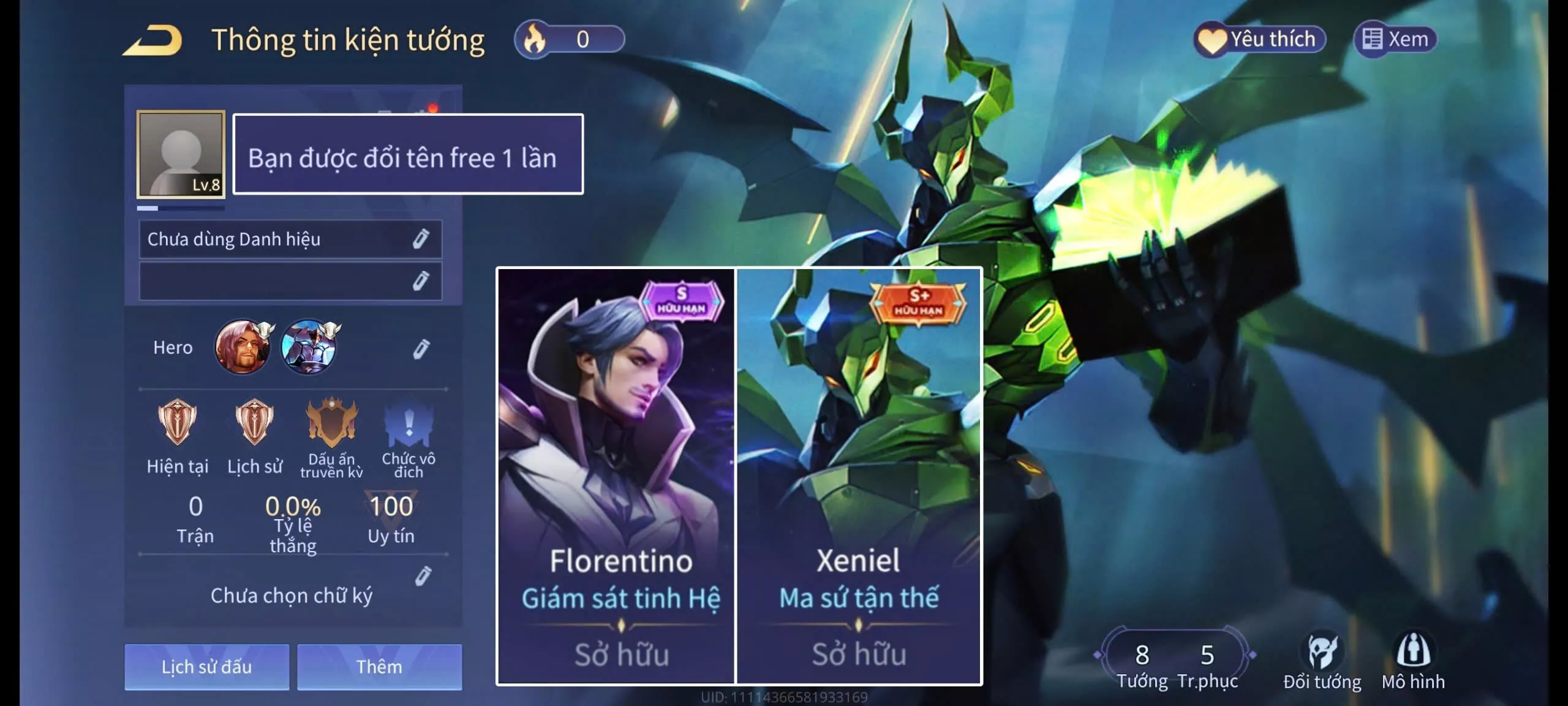Select the Xeniel Ma sứ tận thế card
The image size is (1568, 706).
click(x=859, y=476)
